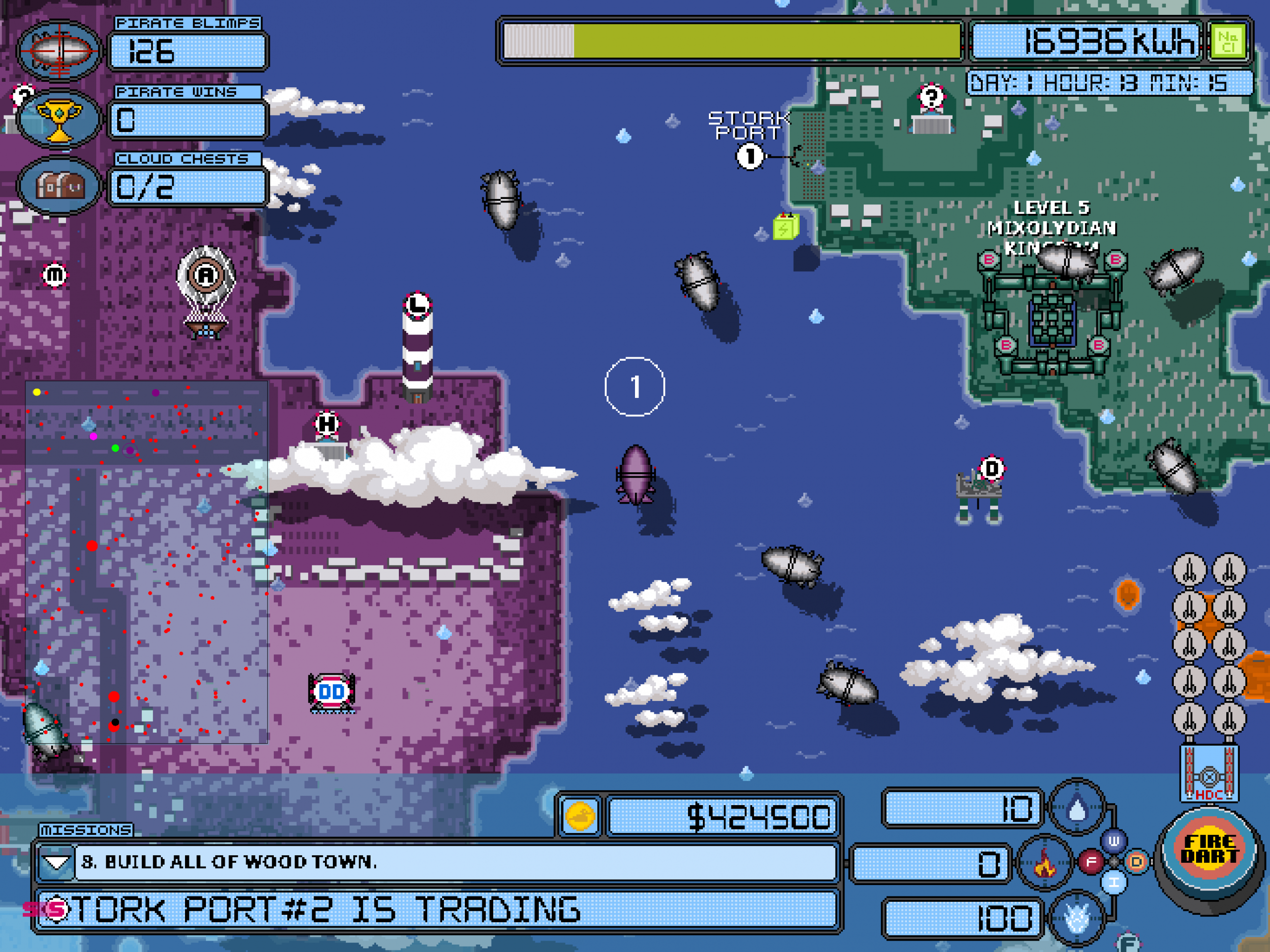
Task: Choose the red F fire ammo selector
Action: click(1091, 861)
